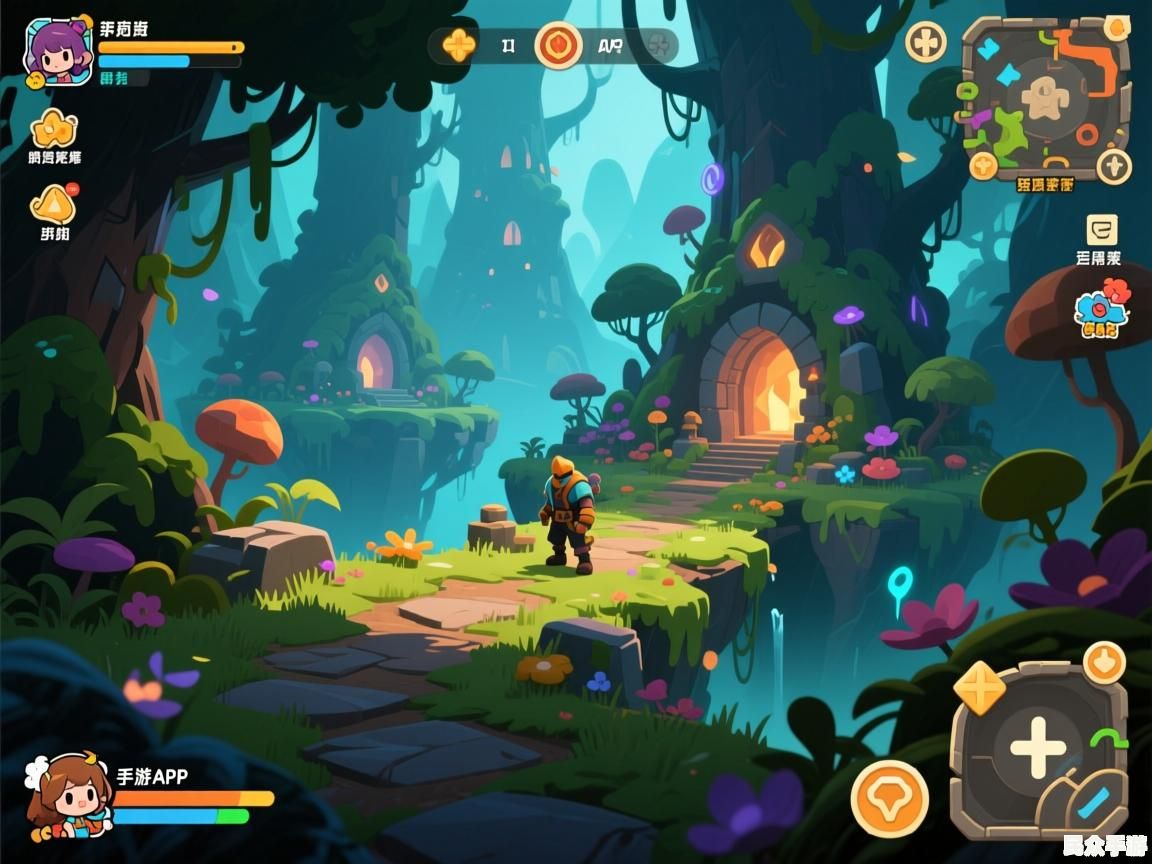Select the yellow clover icon in the top bar
Image resolution: width=1152 pixels, height=864 pixels.
tap(459, 45)
